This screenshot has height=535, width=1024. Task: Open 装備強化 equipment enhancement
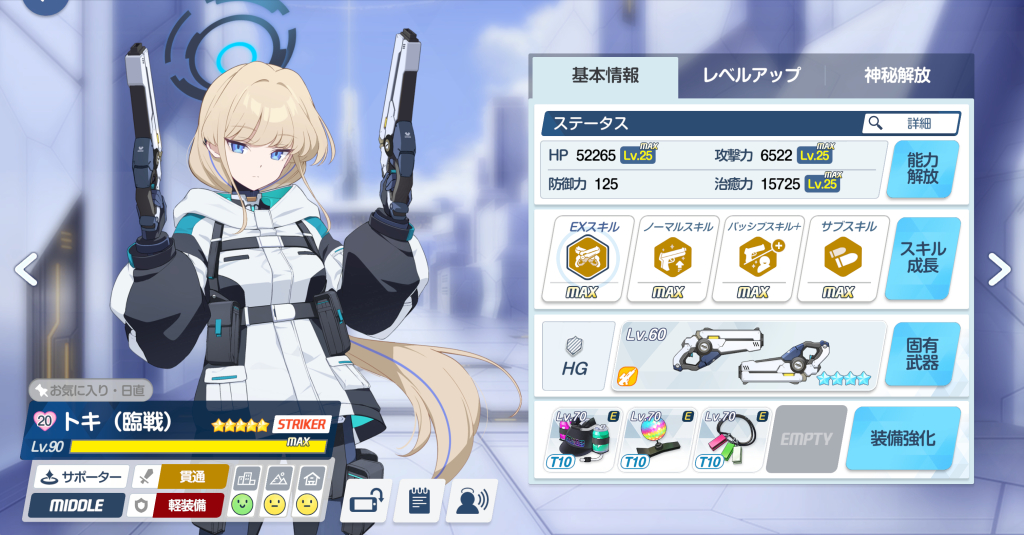(902, 438)
